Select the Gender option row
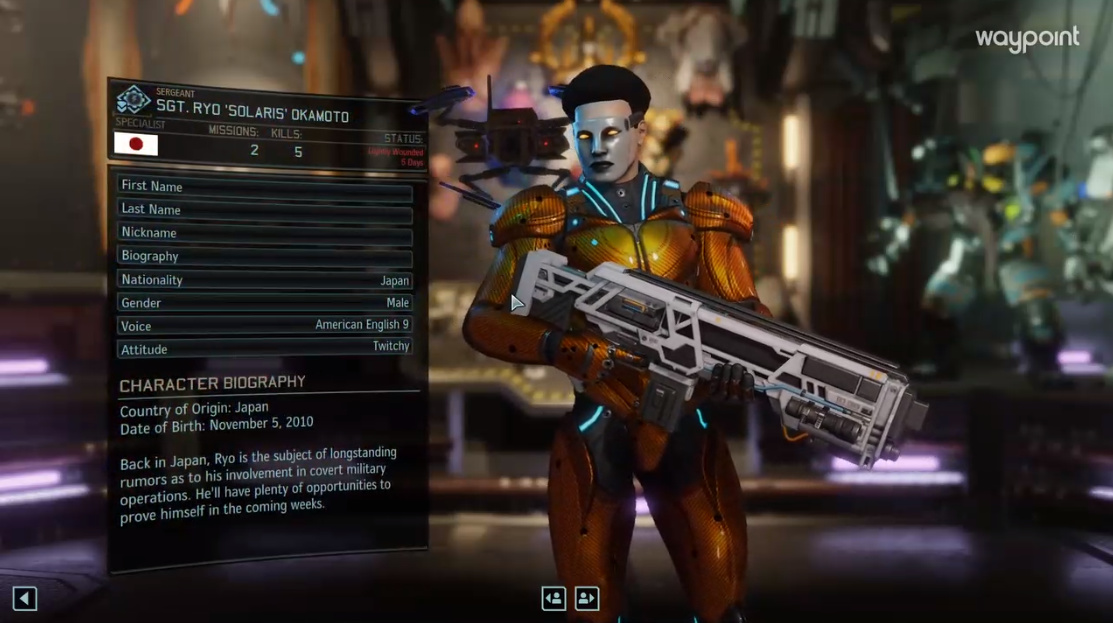 (265, 303)
